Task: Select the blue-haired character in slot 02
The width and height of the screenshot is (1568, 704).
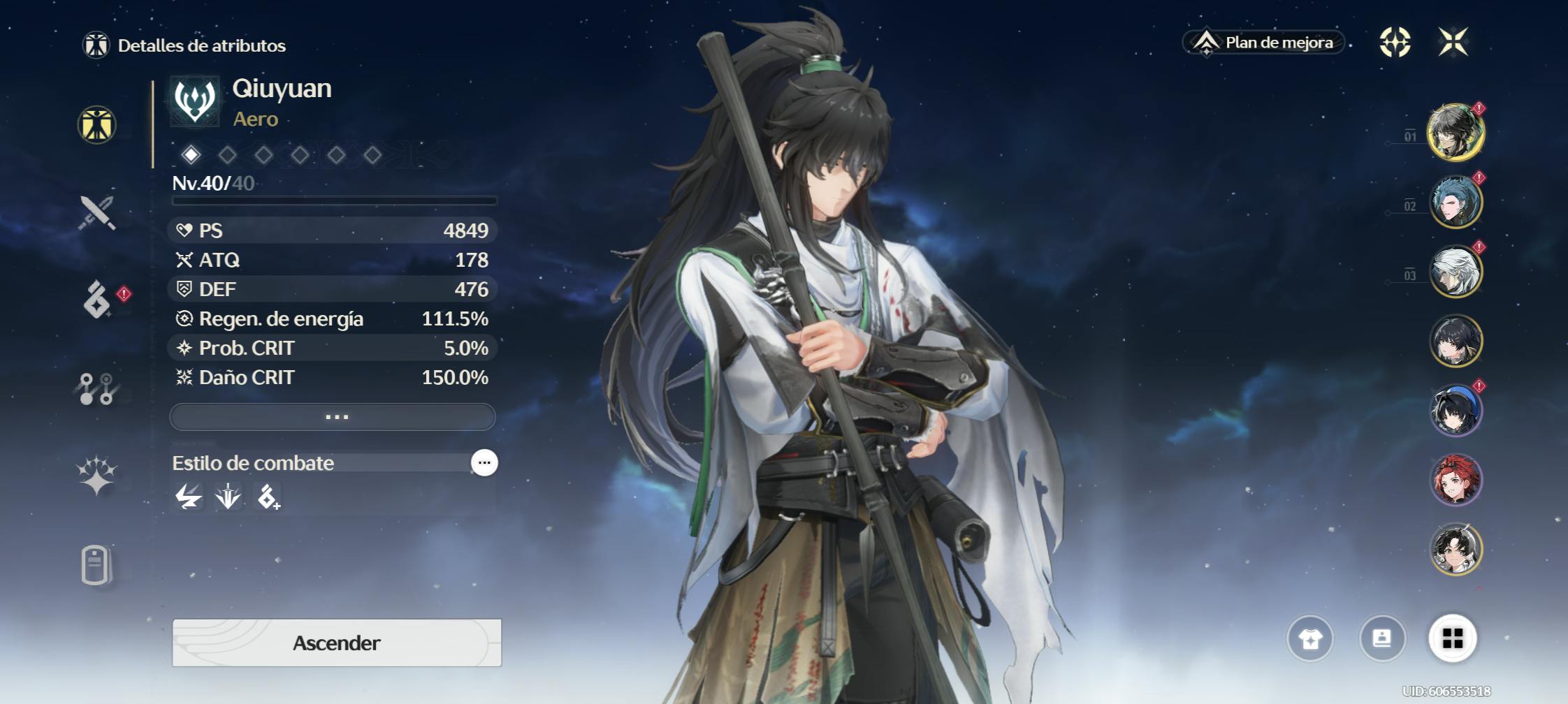Action: pyautogui.click(x=1456, y=203)
